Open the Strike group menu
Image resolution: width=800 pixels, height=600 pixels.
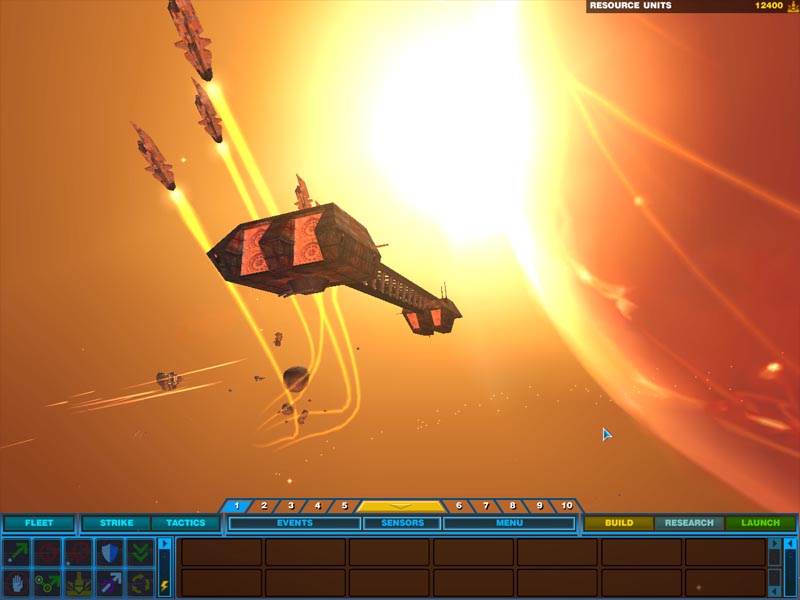point(116,523)
